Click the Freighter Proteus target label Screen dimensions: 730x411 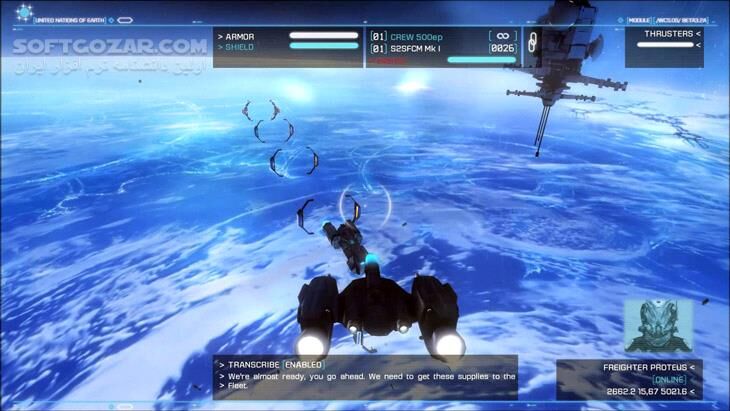[648, 367]
